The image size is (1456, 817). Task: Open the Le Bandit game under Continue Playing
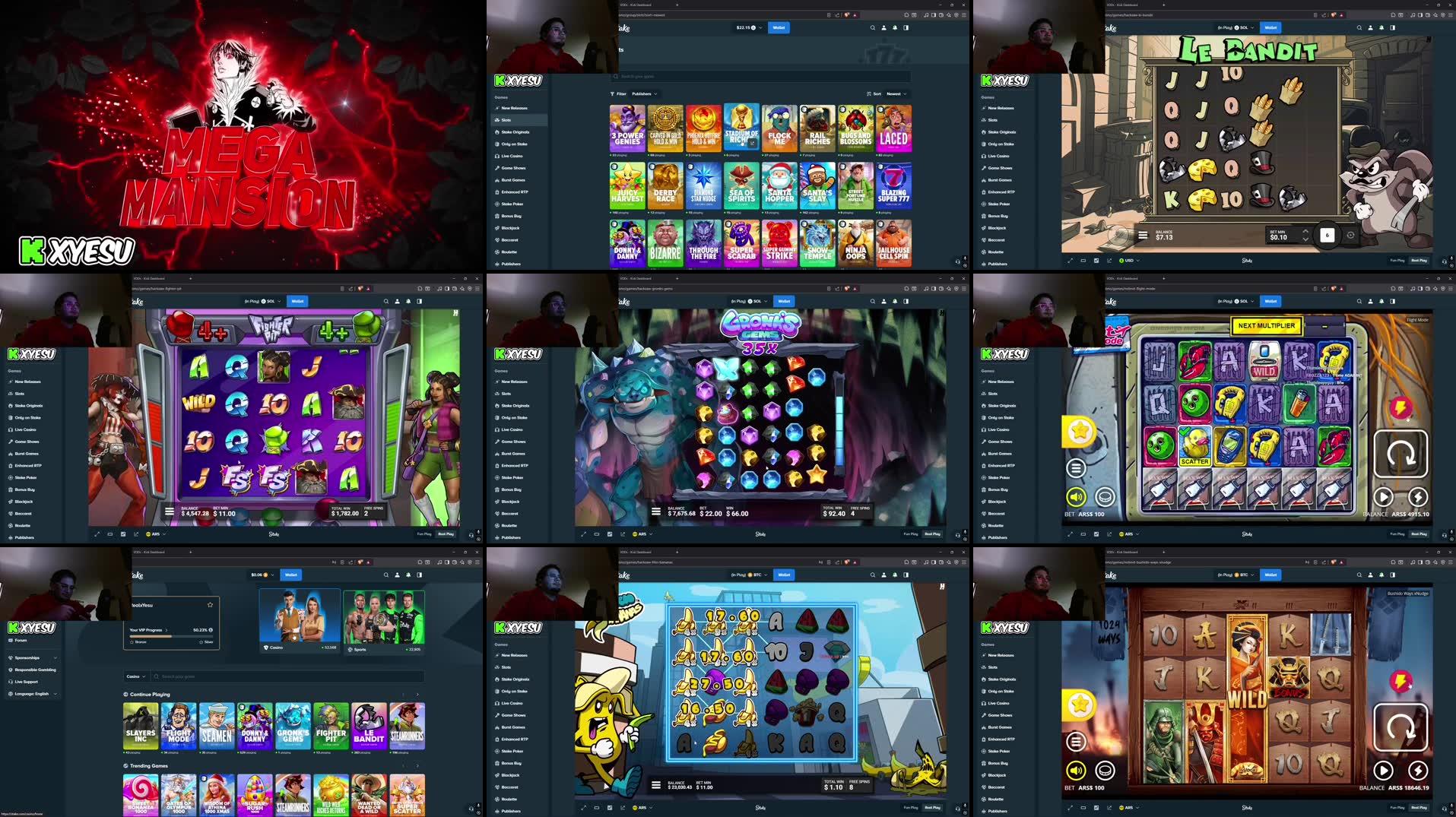point(370,725)
